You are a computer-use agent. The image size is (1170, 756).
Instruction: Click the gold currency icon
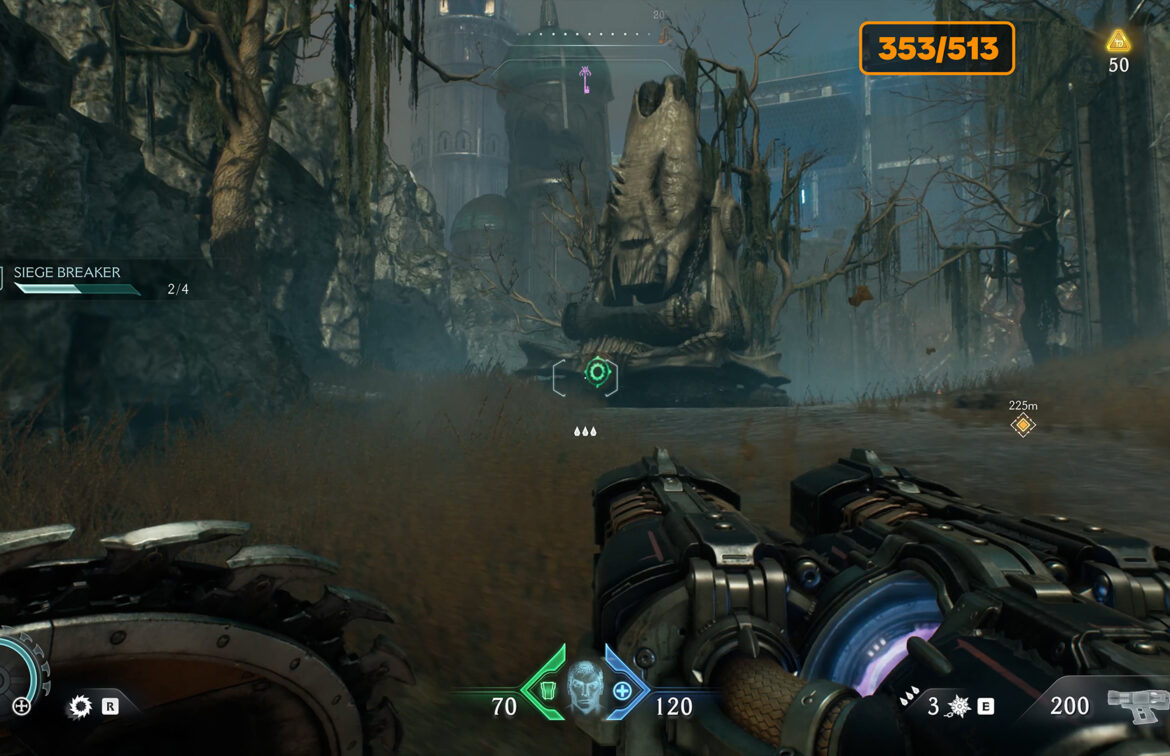(1118, 41)
